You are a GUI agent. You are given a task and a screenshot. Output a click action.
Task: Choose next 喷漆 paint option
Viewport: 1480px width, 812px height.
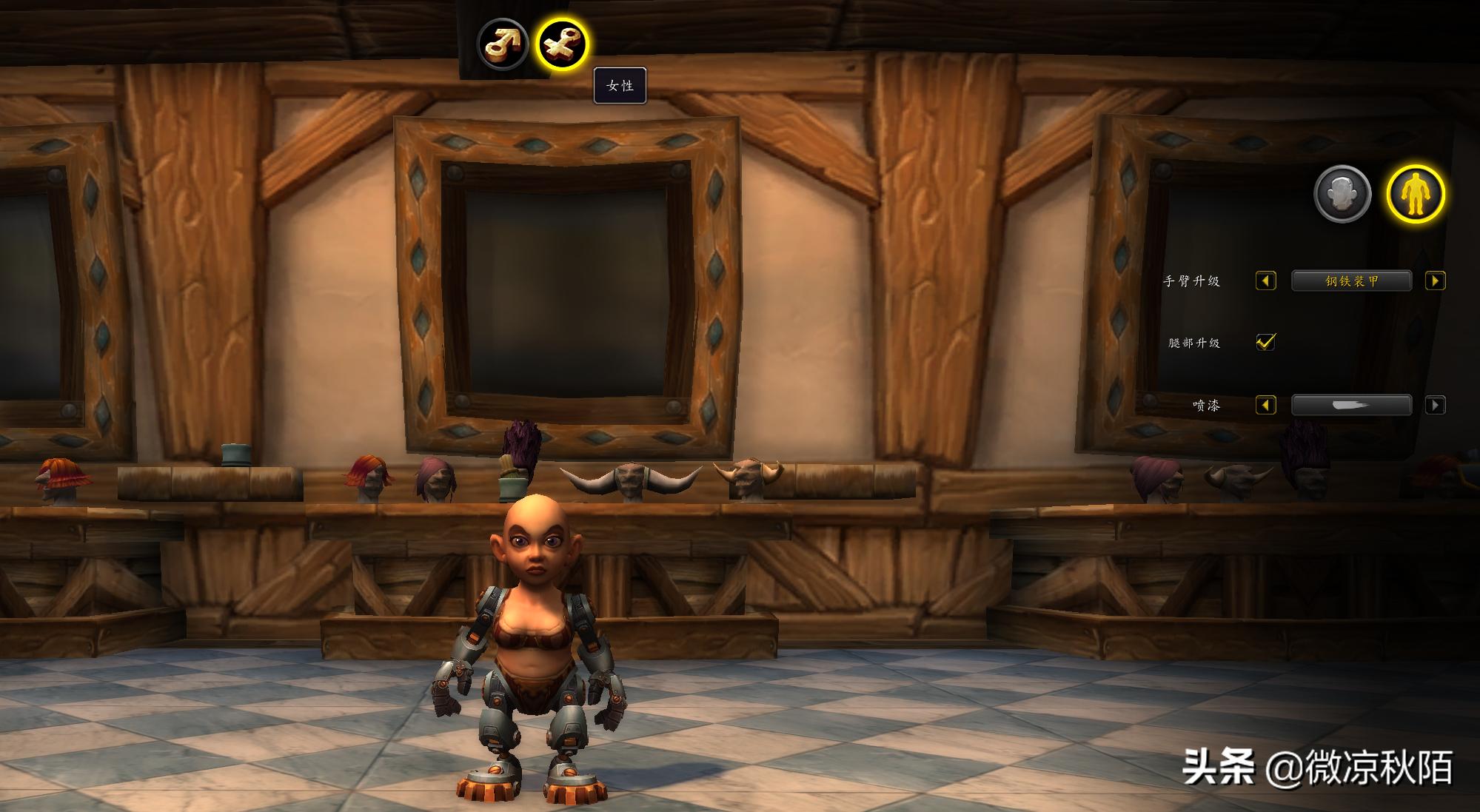coord(1435,406)
